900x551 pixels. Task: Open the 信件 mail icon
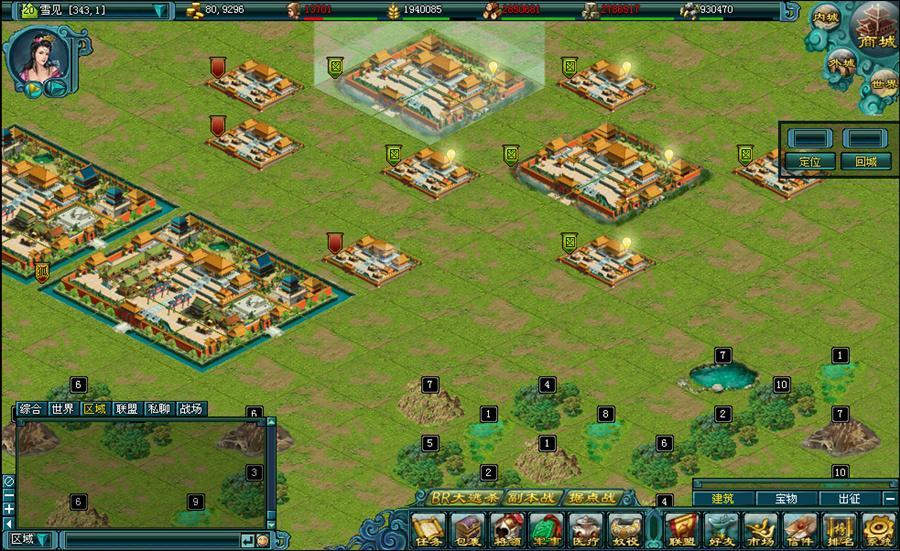click(801, 529)
